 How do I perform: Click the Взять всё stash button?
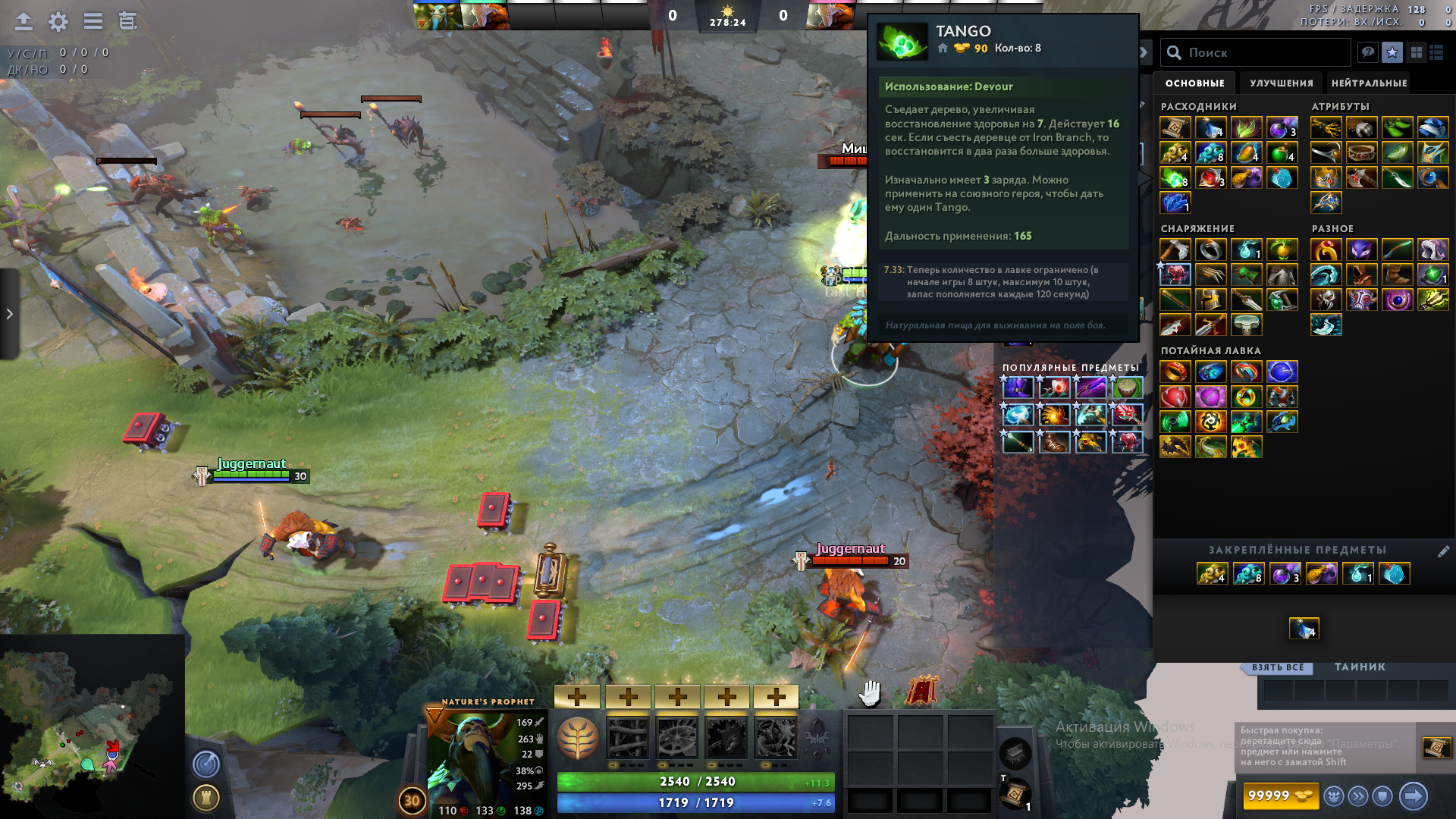click(x=1278, y=667)
